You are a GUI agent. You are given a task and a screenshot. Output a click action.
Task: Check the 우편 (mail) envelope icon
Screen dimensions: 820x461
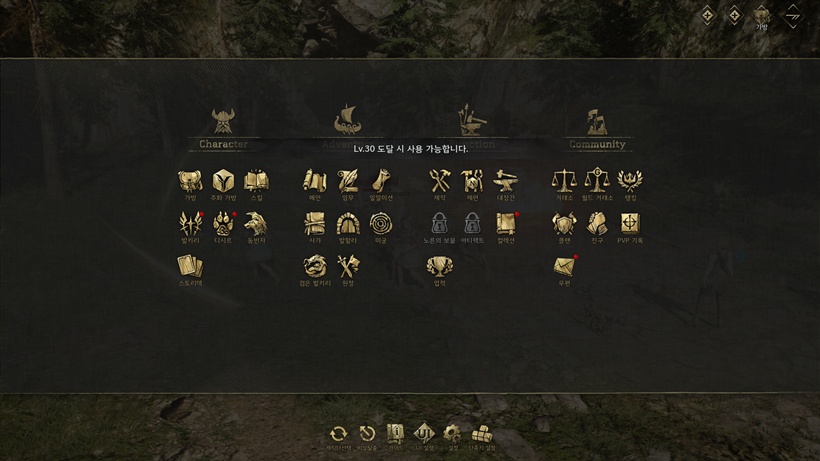coord(564,267)
